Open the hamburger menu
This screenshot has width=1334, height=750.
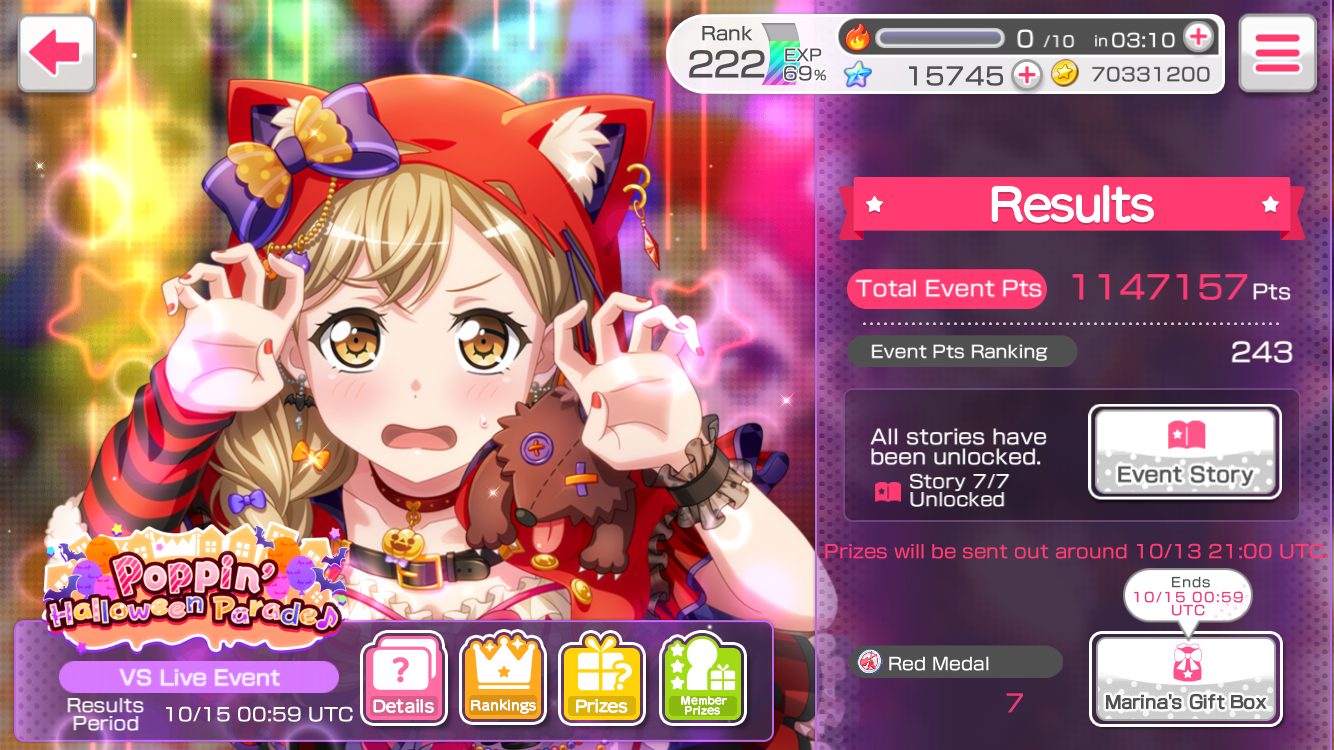(1276, 54)
